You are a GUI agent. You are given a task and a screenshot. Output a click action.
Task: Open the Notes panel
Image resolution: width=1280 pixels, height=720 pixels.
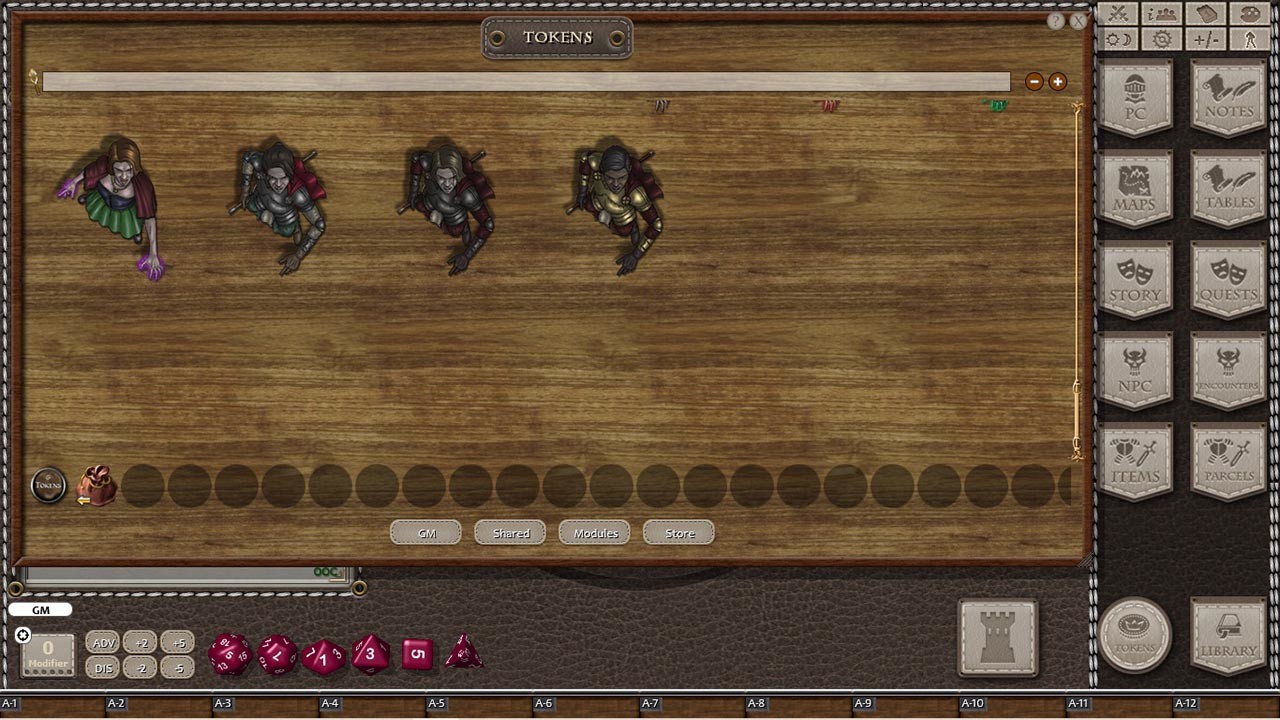coord(1227,97)
